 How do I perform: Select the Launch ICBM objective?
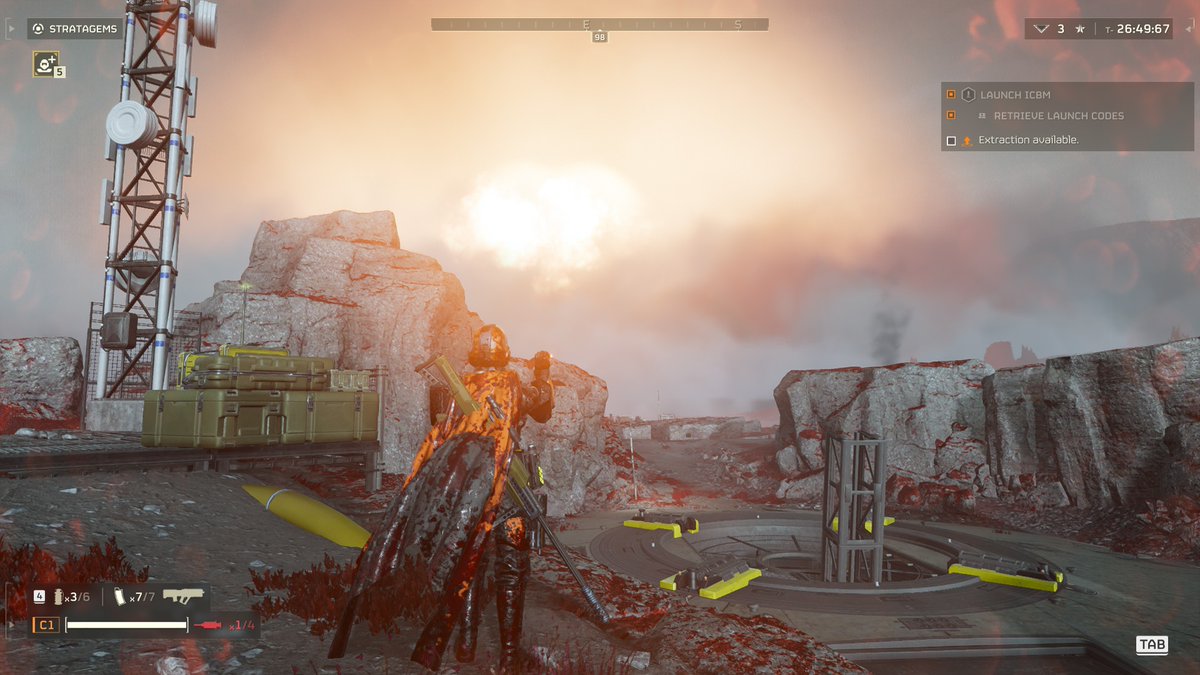pos(1015,95)
